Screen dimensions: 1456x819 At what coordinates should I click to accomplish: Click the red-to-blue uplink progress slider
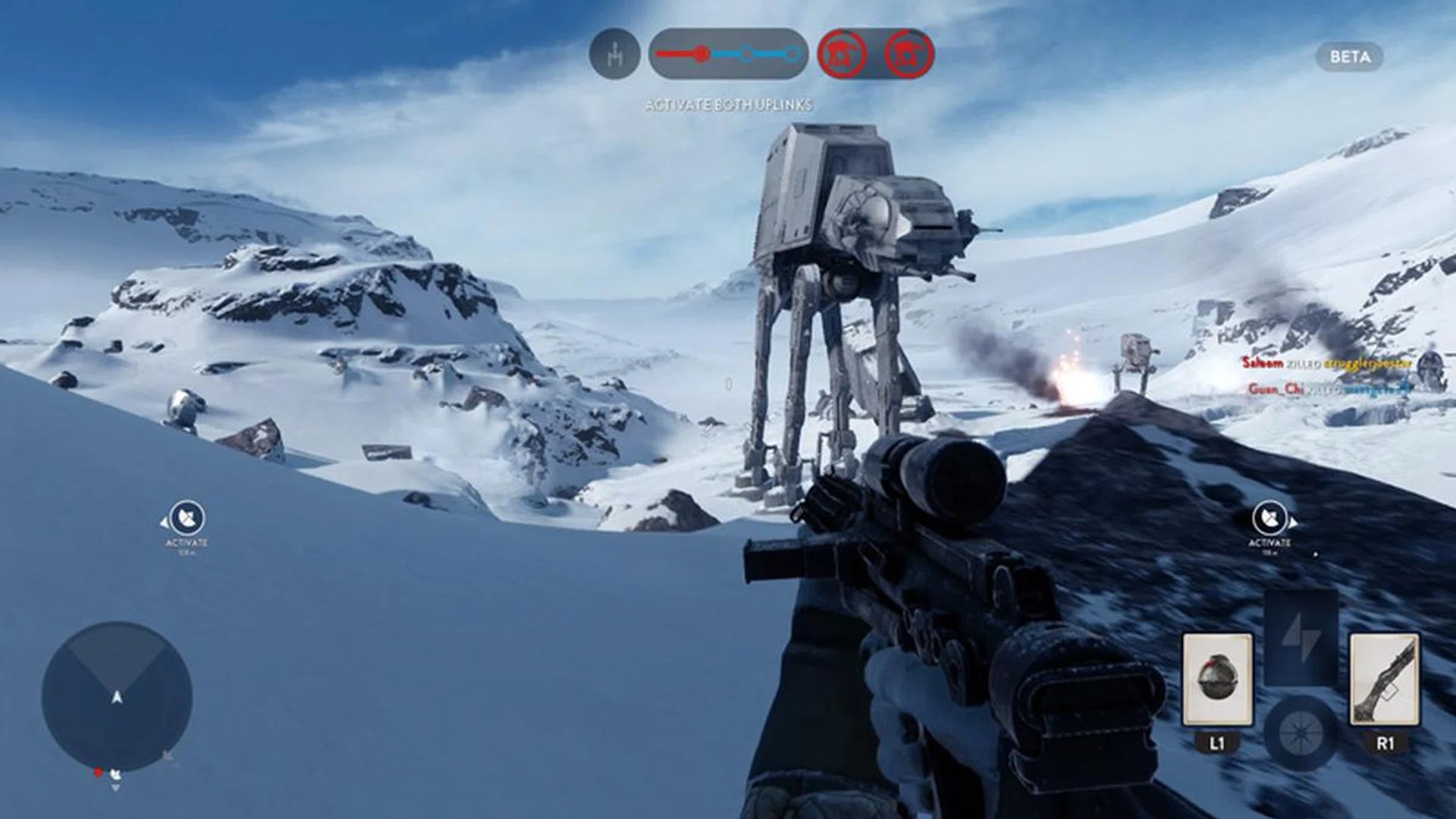(728, 53)
